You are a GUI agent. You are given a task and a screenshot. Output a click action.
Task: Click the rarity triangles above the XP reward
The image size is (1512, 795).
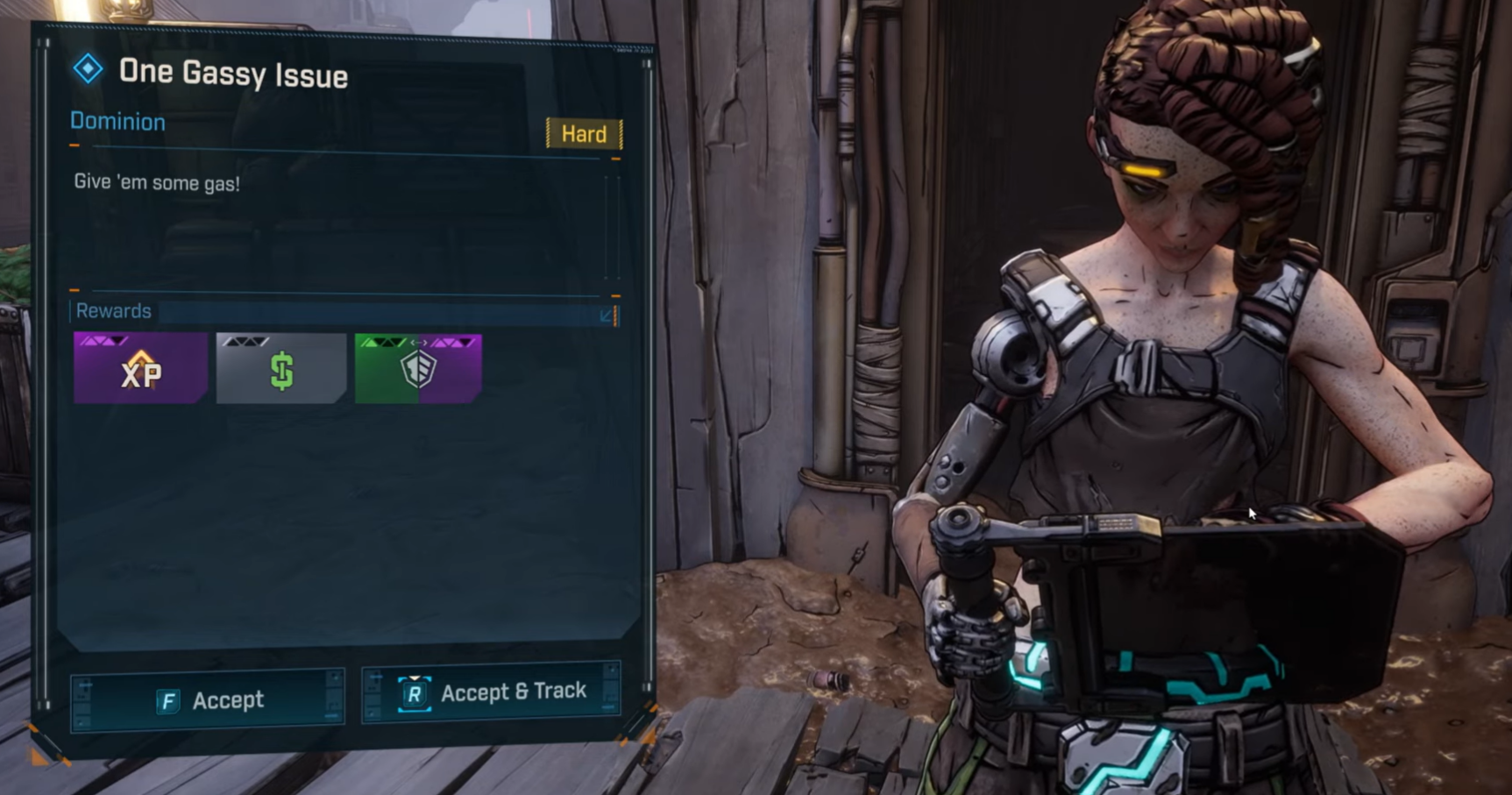point(105,341)
